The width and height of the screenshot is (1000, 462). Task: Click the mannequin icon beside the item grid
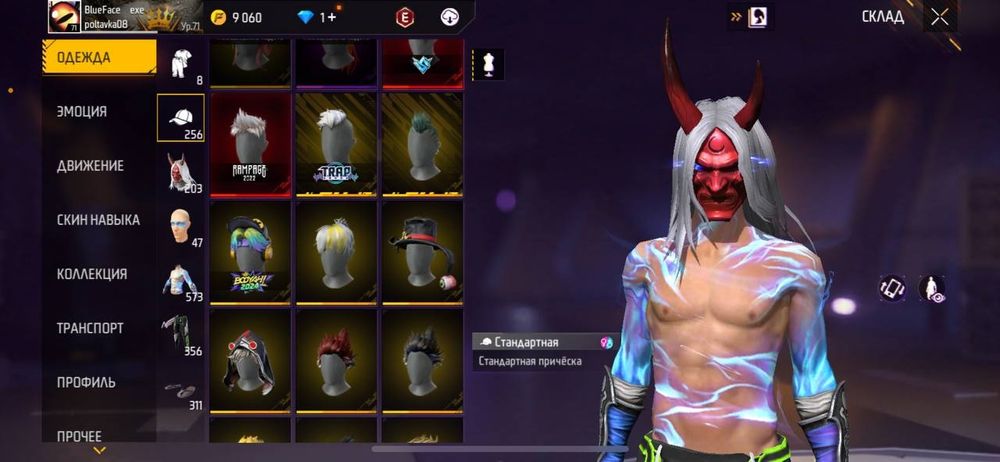coord(489,64)
